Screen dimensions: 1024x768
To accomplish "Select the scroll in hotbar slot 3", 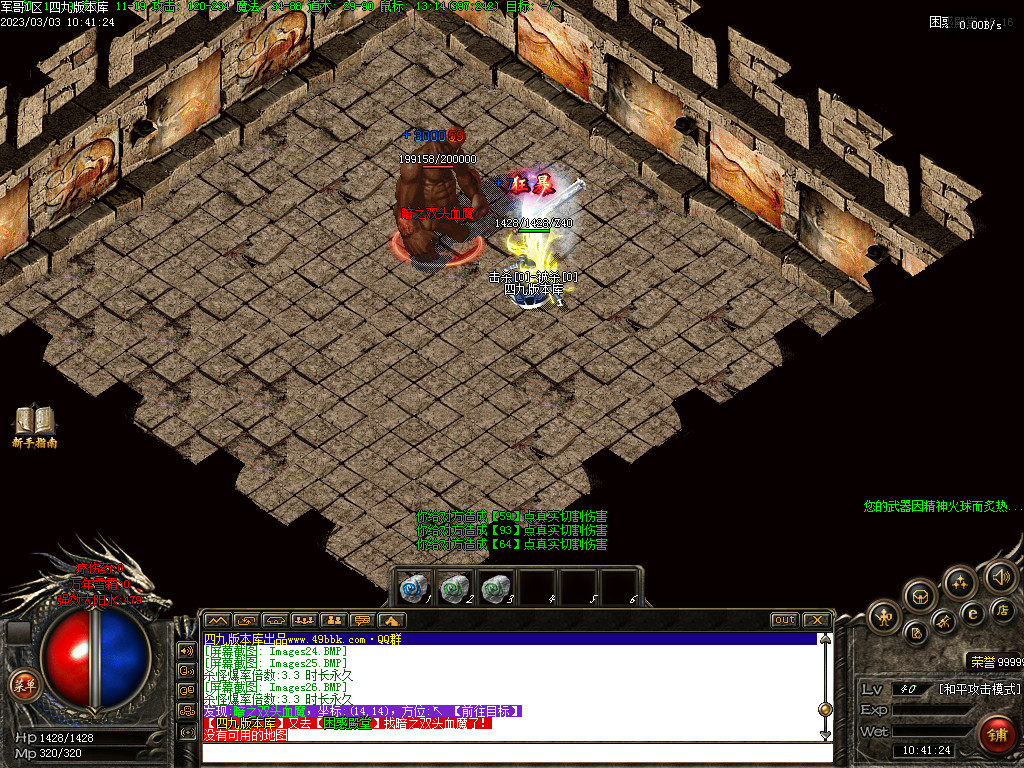I will [x=495, y=588].
